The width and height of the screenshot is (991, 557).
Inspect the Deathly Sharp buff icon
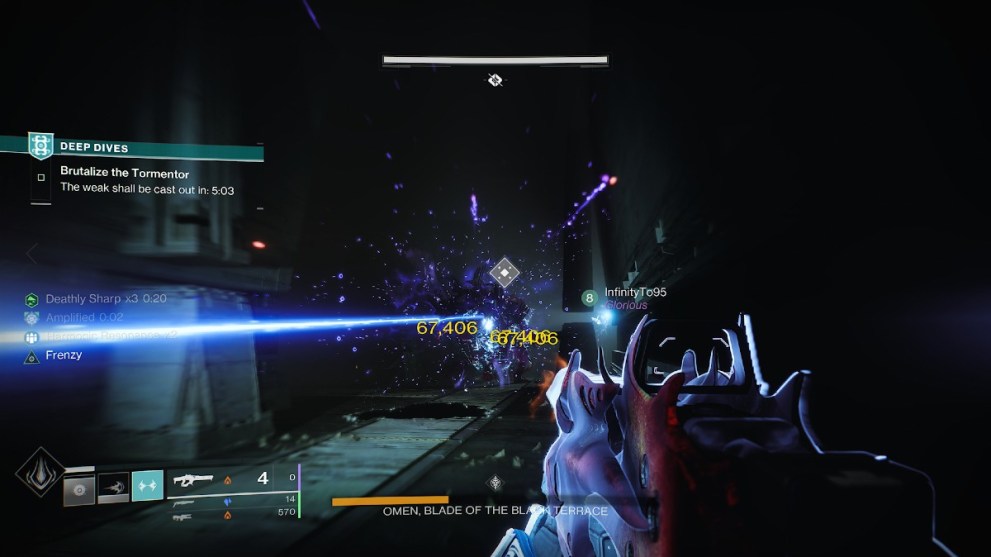(32, 299)
